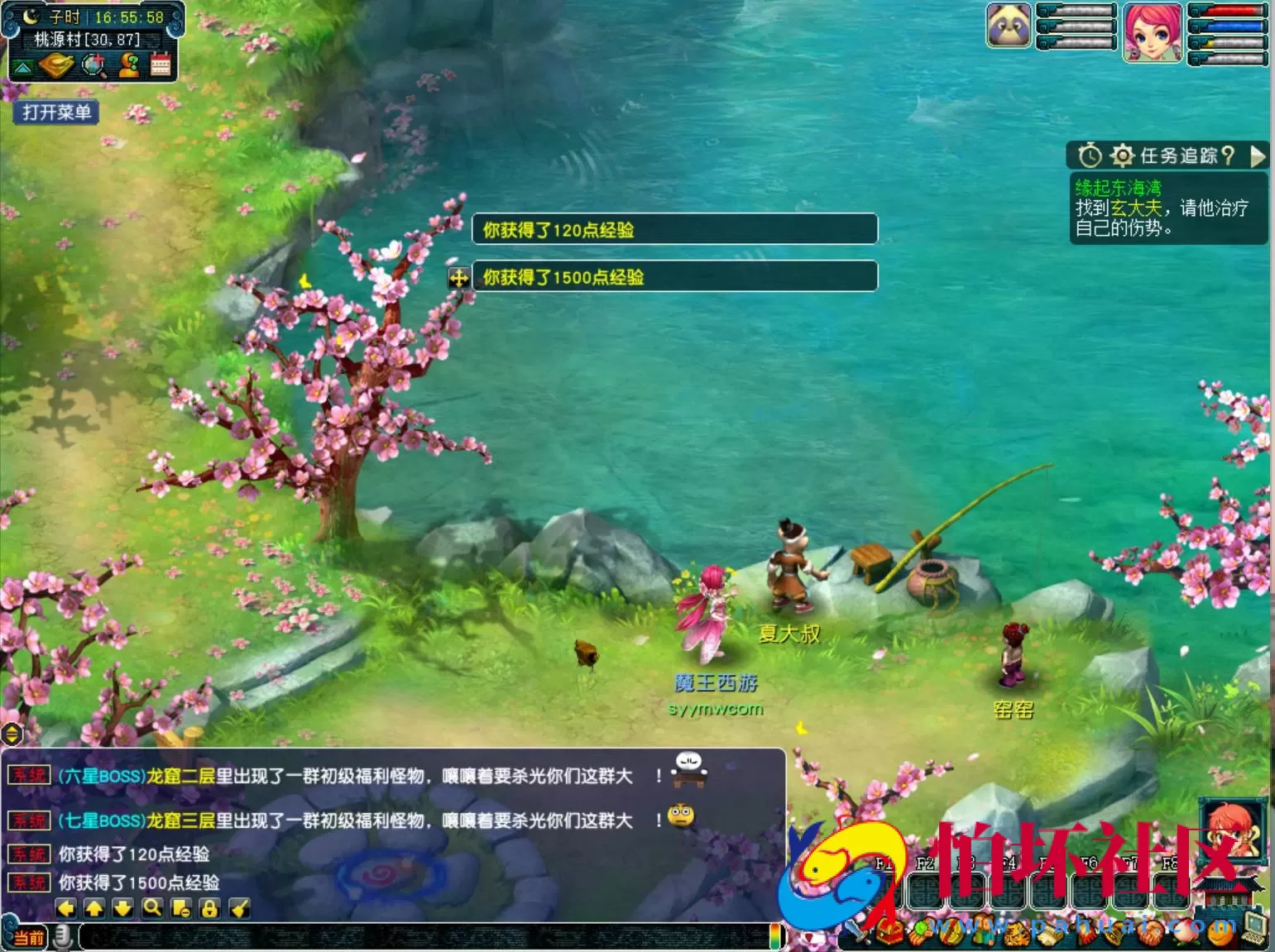Screen dimensions: 1275x952
Task: Click the character's red HP bar top-right
Action: (1232, 10)
